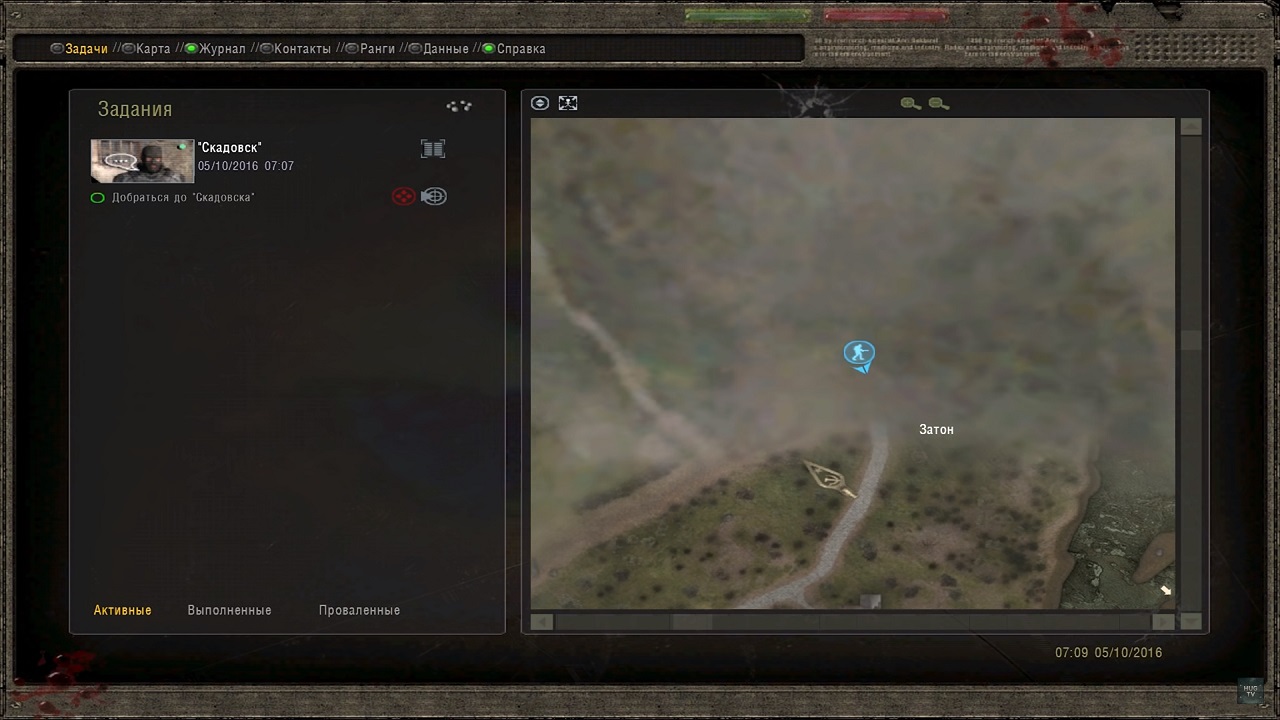Switch to the Справка tab
Screen dimensions: 1280x720
[521, 49]
